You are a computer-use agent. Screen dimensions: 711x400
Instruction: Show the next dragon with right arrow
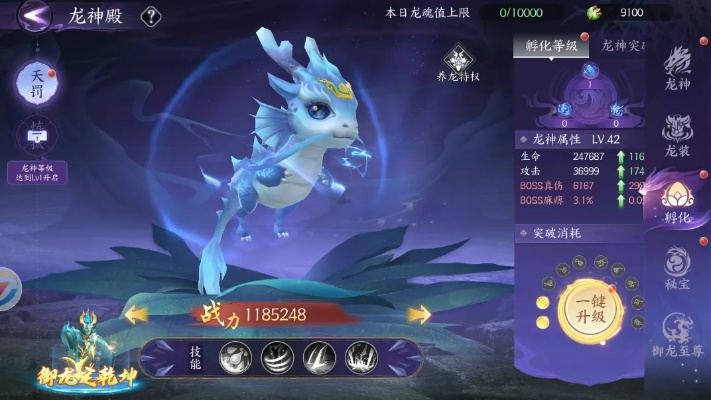[x=419, y=315]
